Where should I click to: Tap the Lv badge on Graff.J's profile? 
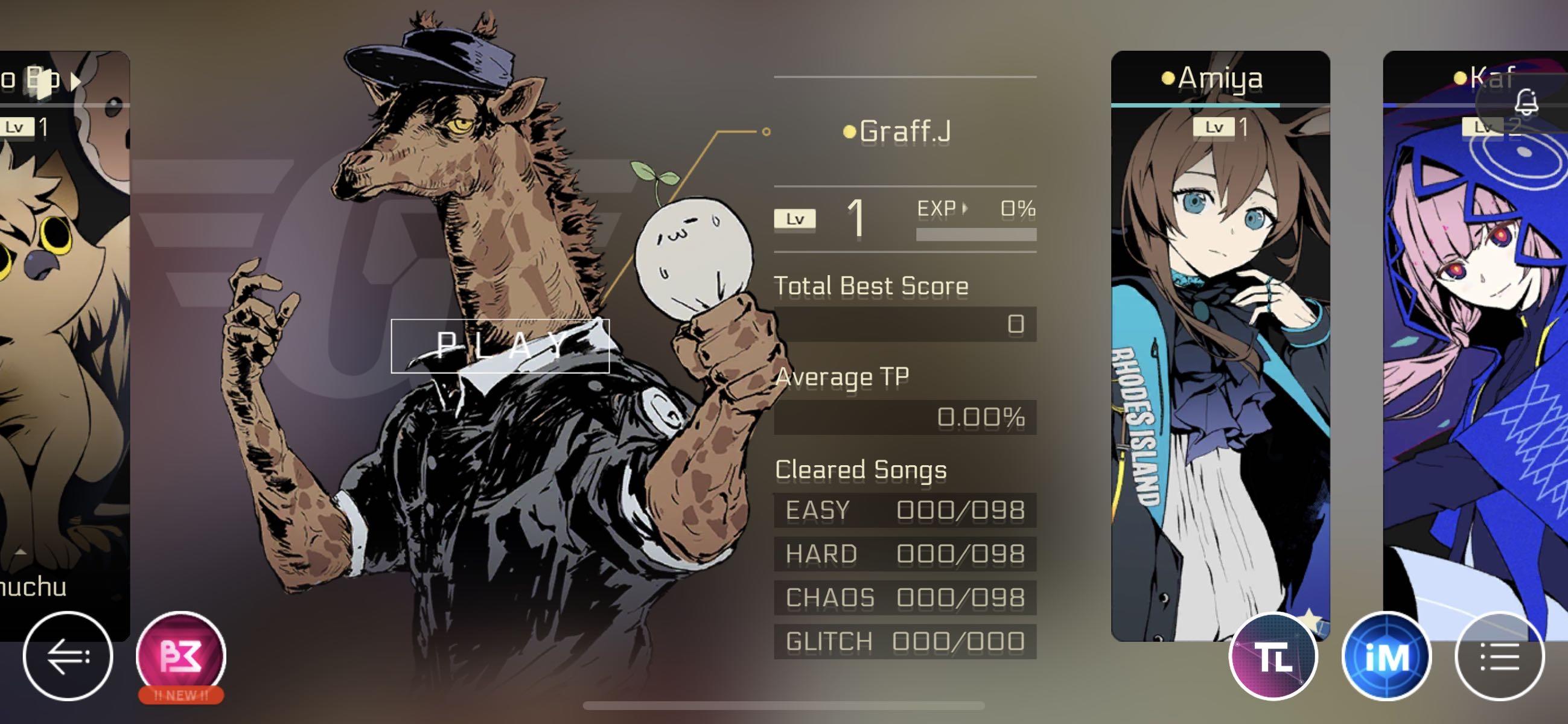[x=794, y=218]
